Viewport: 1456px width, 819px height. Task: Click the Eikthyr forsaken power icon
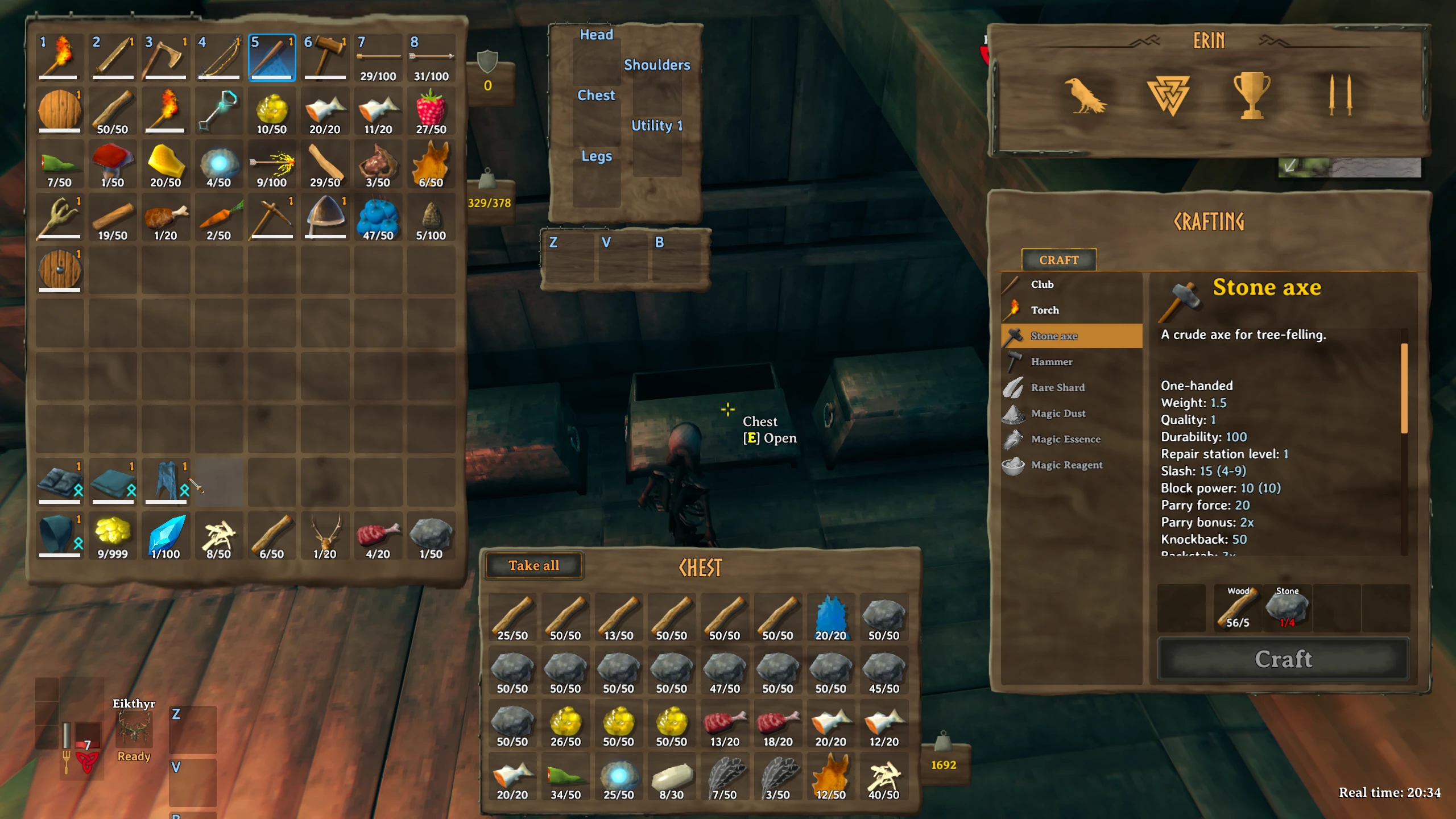coord(135,730)
